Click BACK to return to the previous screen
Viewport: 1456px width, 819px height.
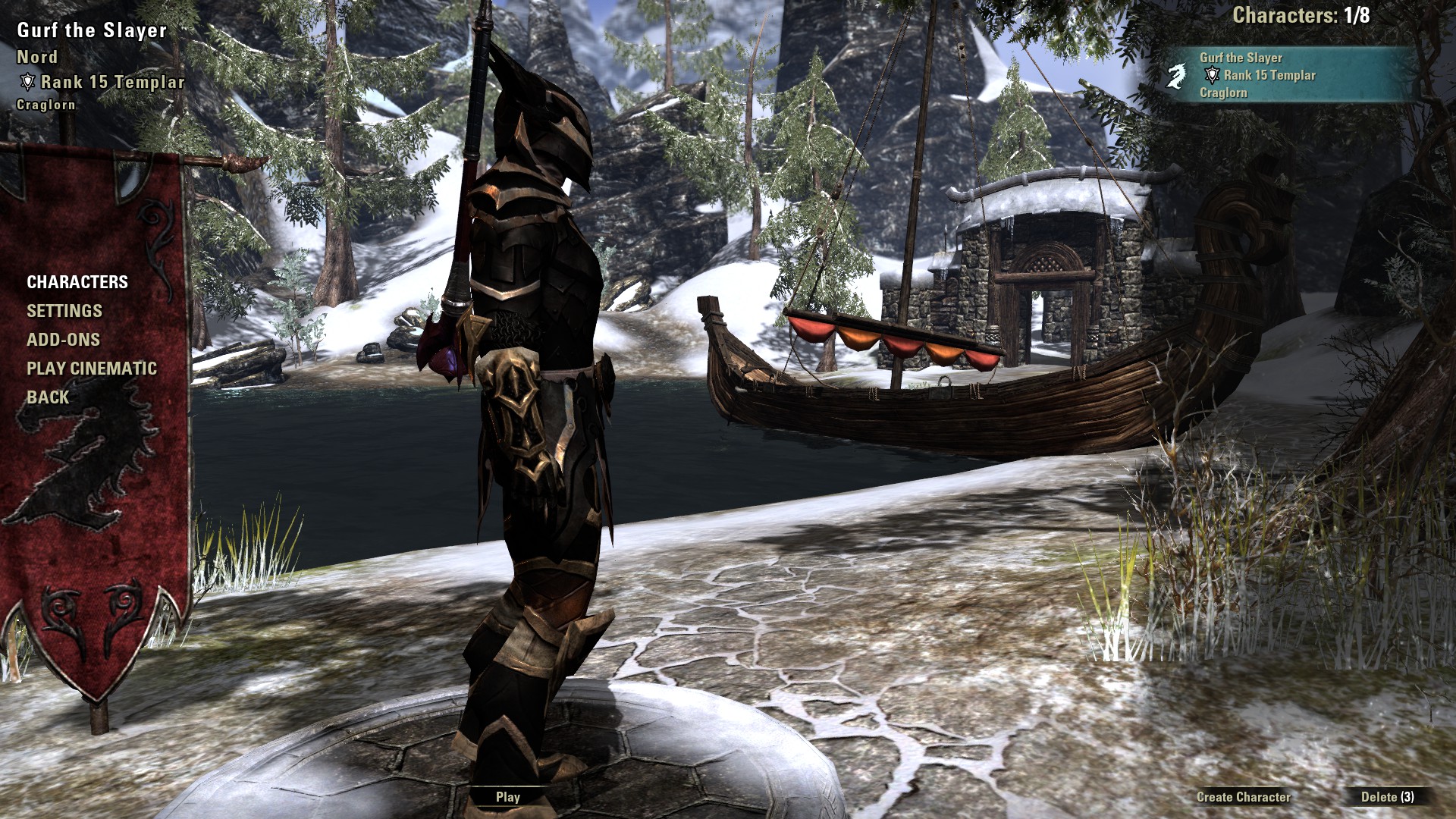tap(45, 397)
